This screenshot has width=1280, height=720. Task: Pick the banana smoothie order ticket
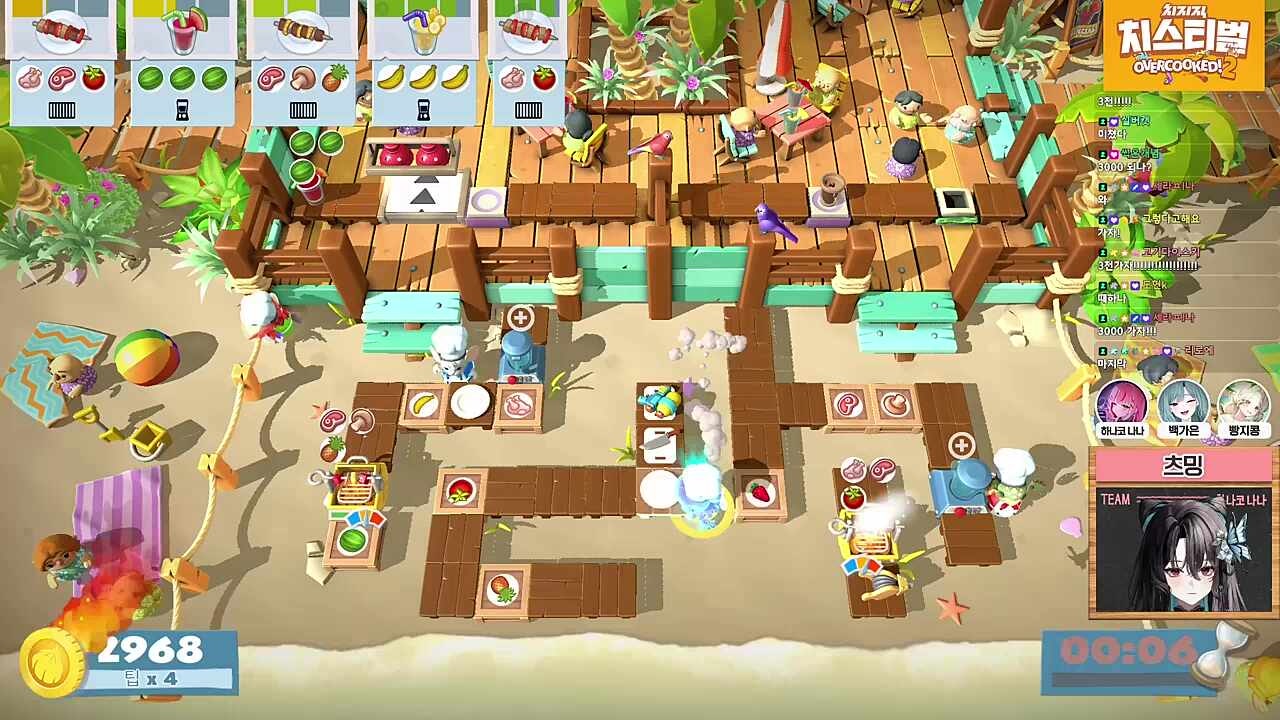pyautogui.click(x=425, y=62)
